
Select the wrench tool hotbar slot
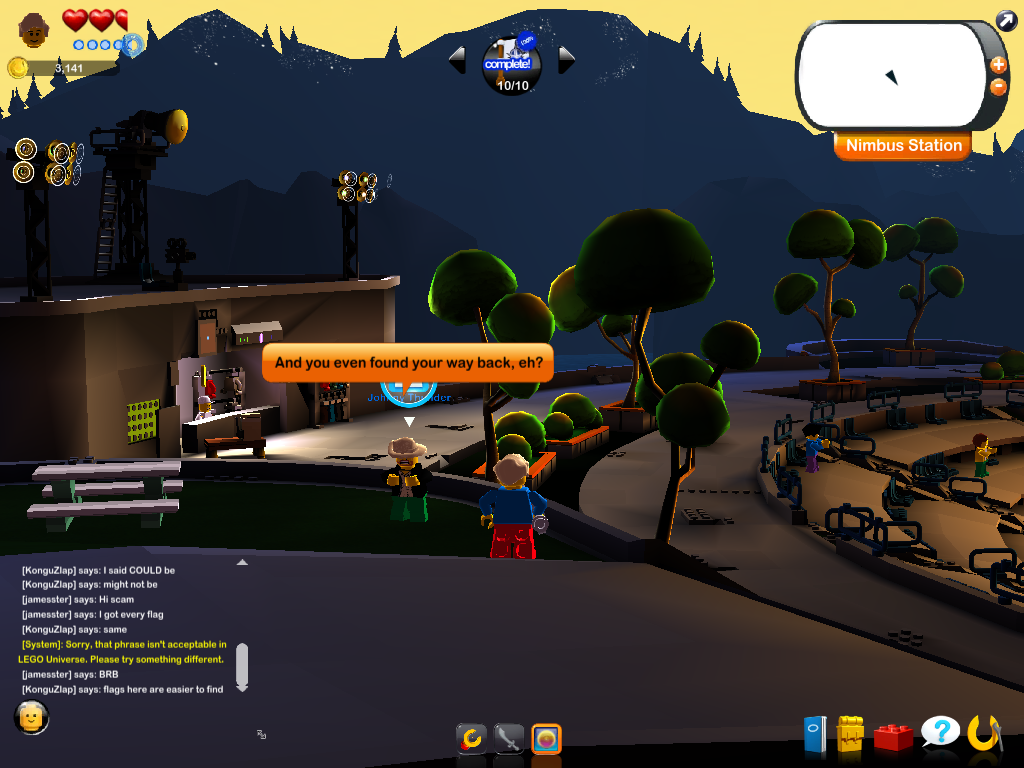(471, 739)
